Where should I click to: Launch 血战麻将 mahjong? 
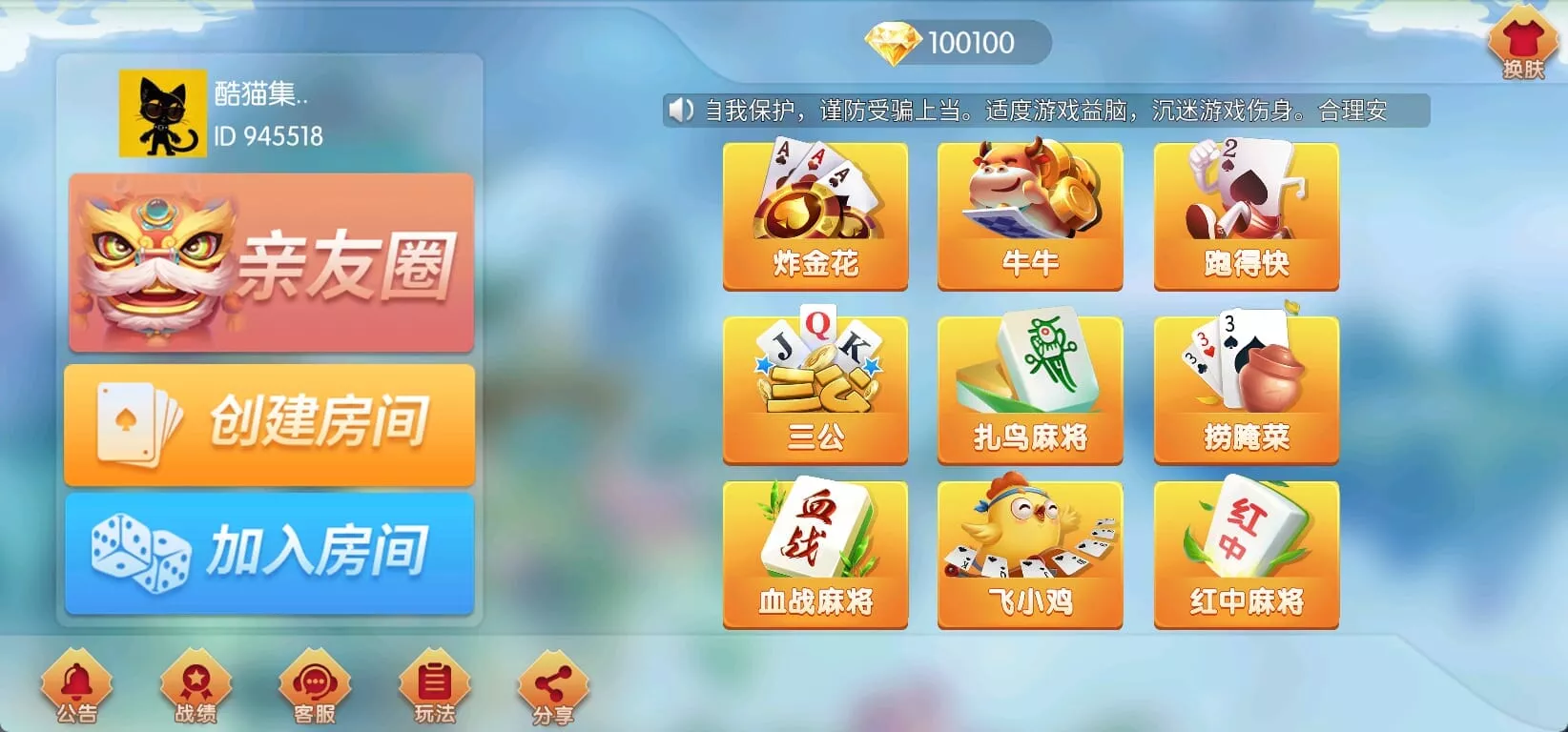[x=813, y=553]
